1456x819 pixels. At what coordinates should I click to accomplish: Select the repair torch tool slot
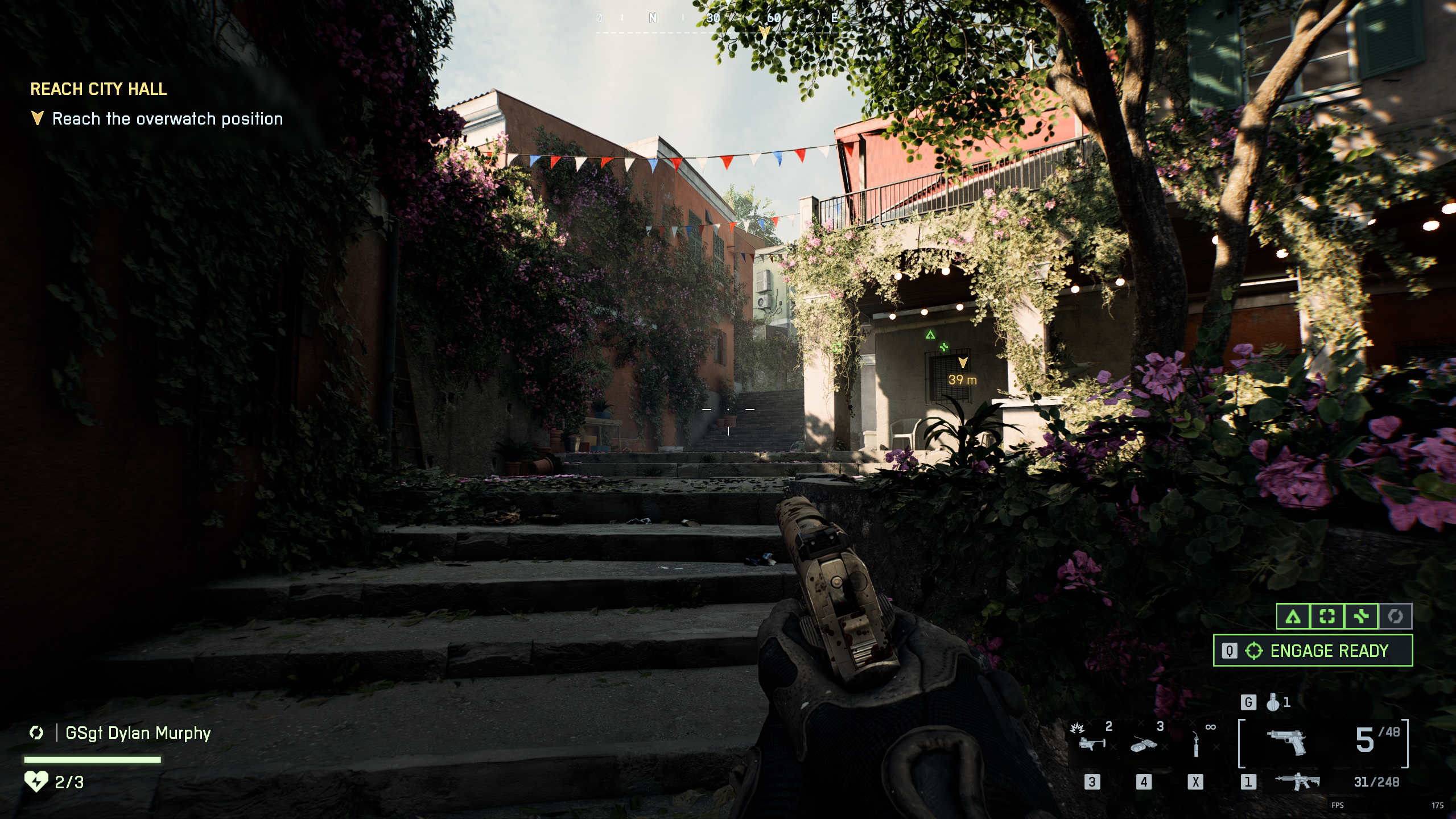1196,744
